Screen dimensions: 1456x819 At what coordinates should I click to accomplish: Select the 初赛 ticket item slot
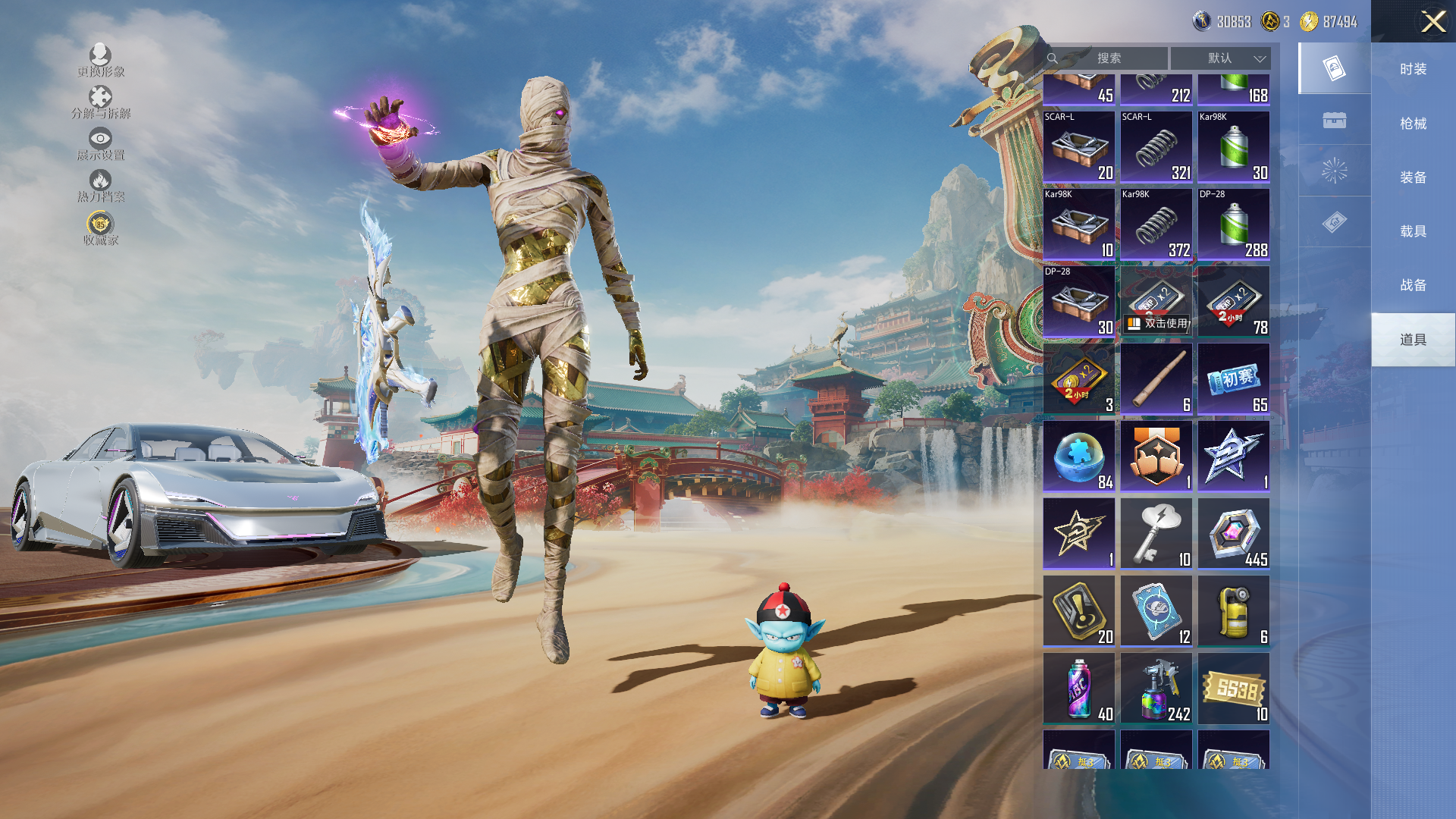[x=1233, y=379]
